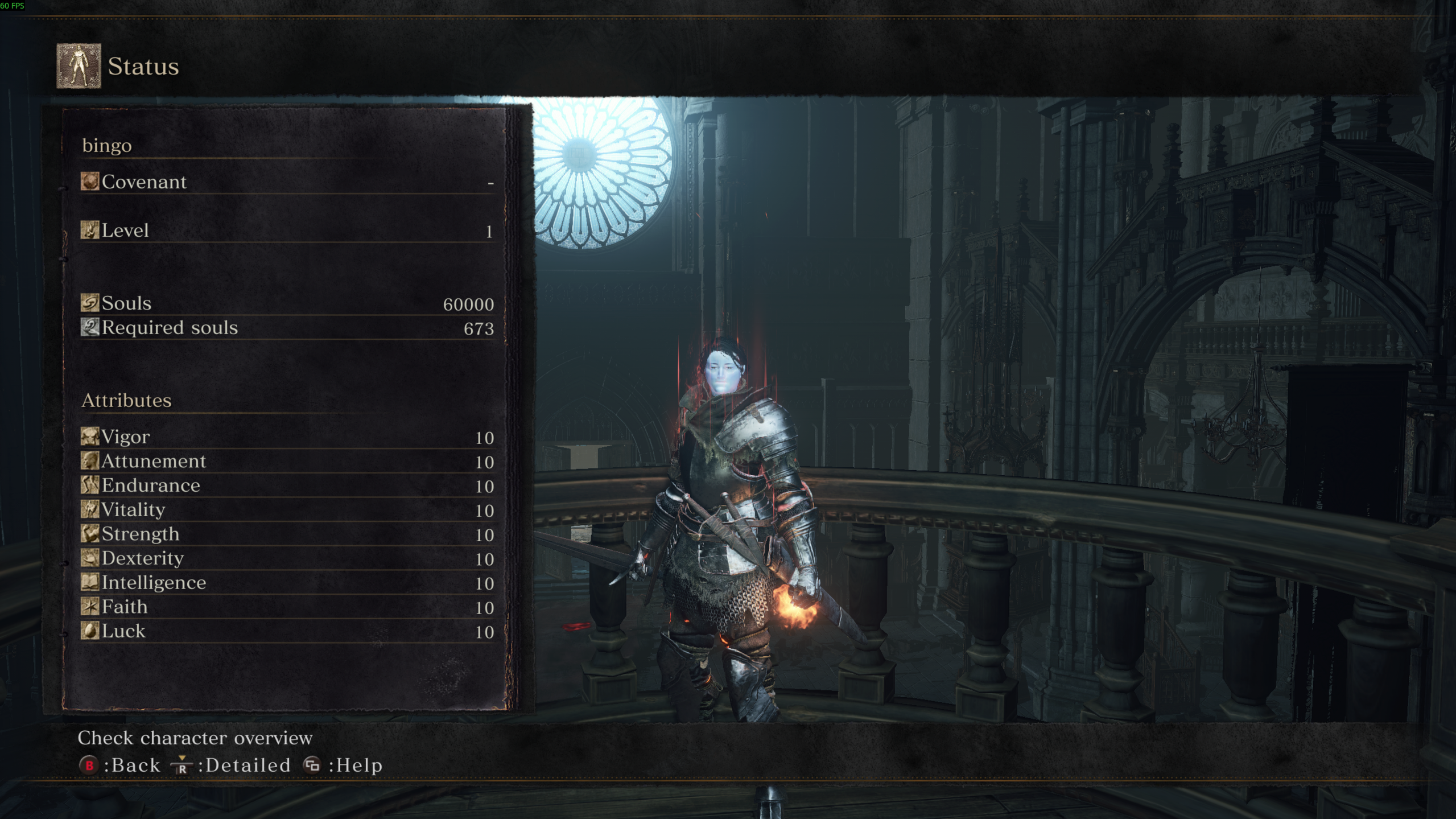Click the Strength attribute row
Viewport: 1456px width, 819px height.
coord(287,534)
